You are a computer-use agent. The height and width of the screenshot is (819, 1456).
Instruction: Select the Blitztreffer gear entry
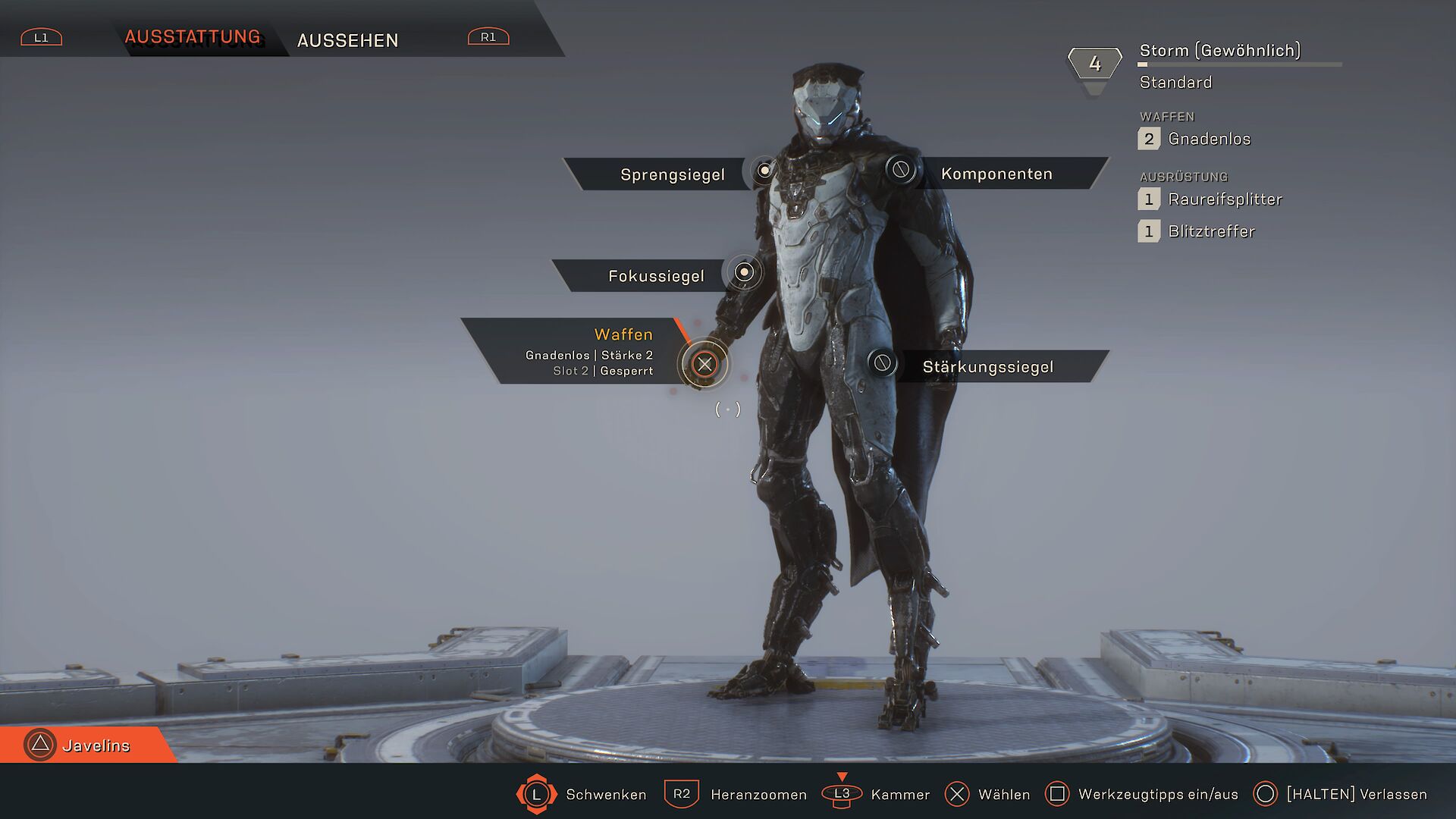[1210, 231]
